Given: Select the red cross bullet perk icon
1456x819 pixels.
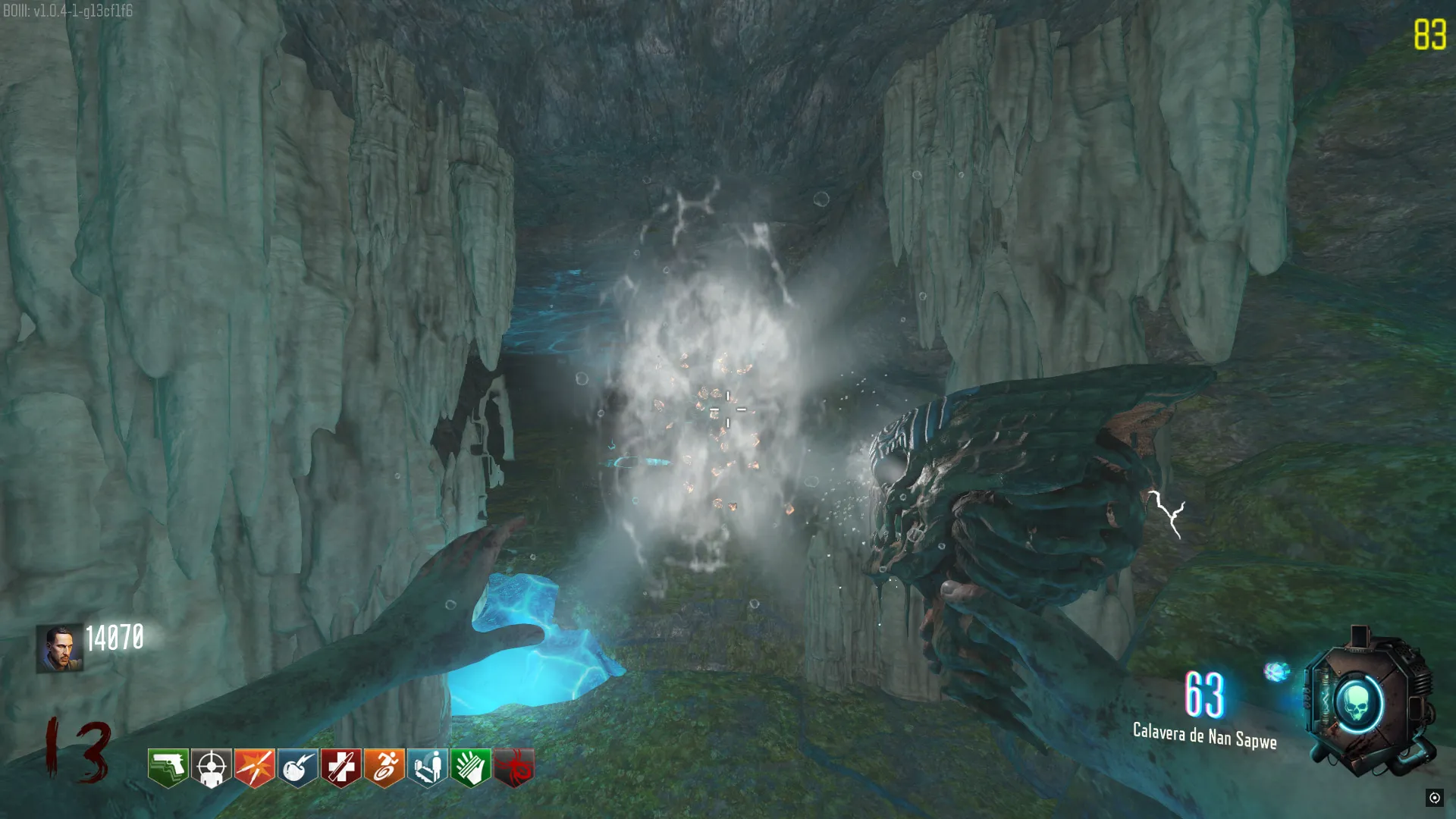Looking at the screenshot, I should (341, 767).
